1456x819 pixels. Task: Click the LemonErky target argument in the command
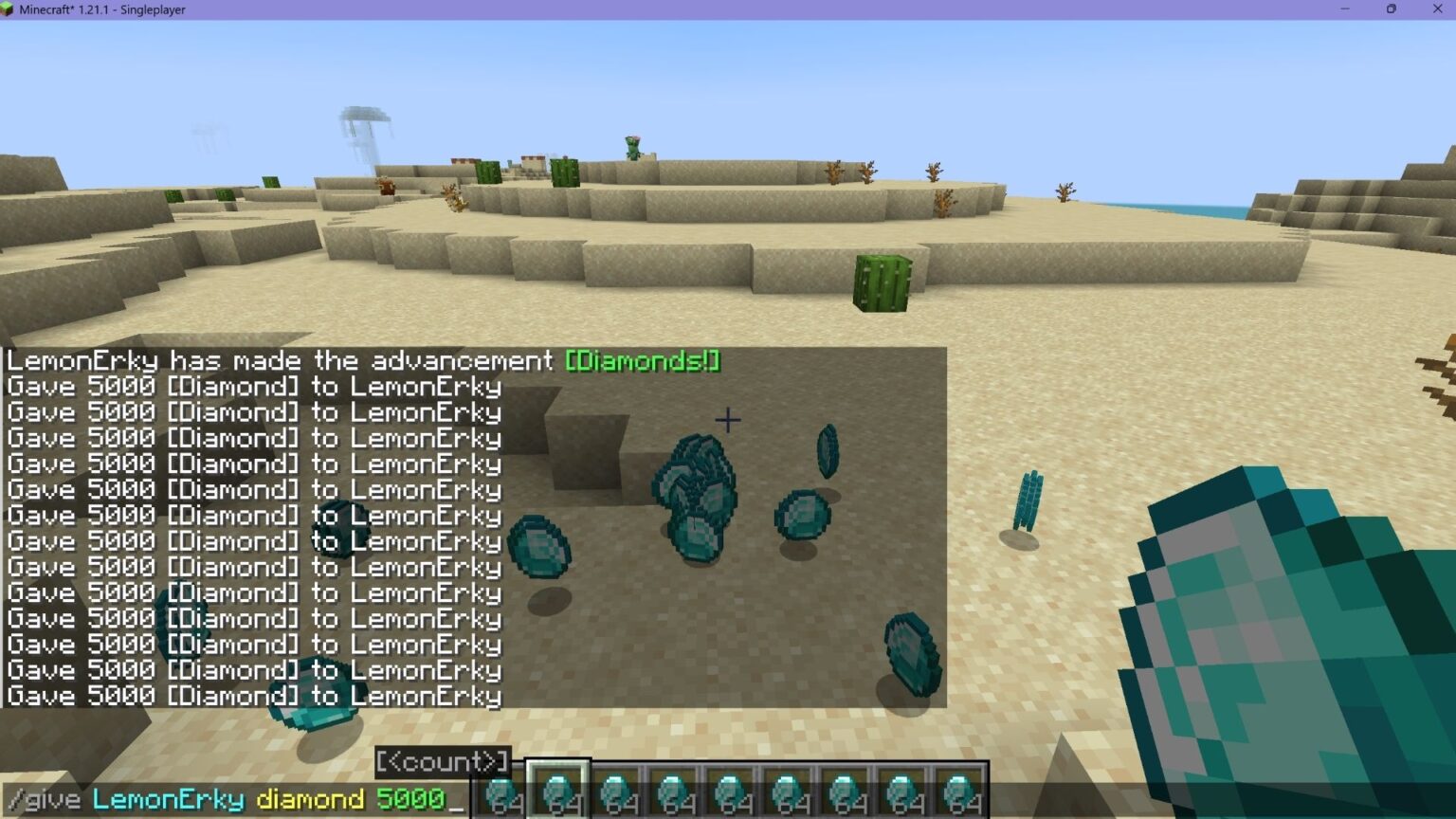(169, 799)
